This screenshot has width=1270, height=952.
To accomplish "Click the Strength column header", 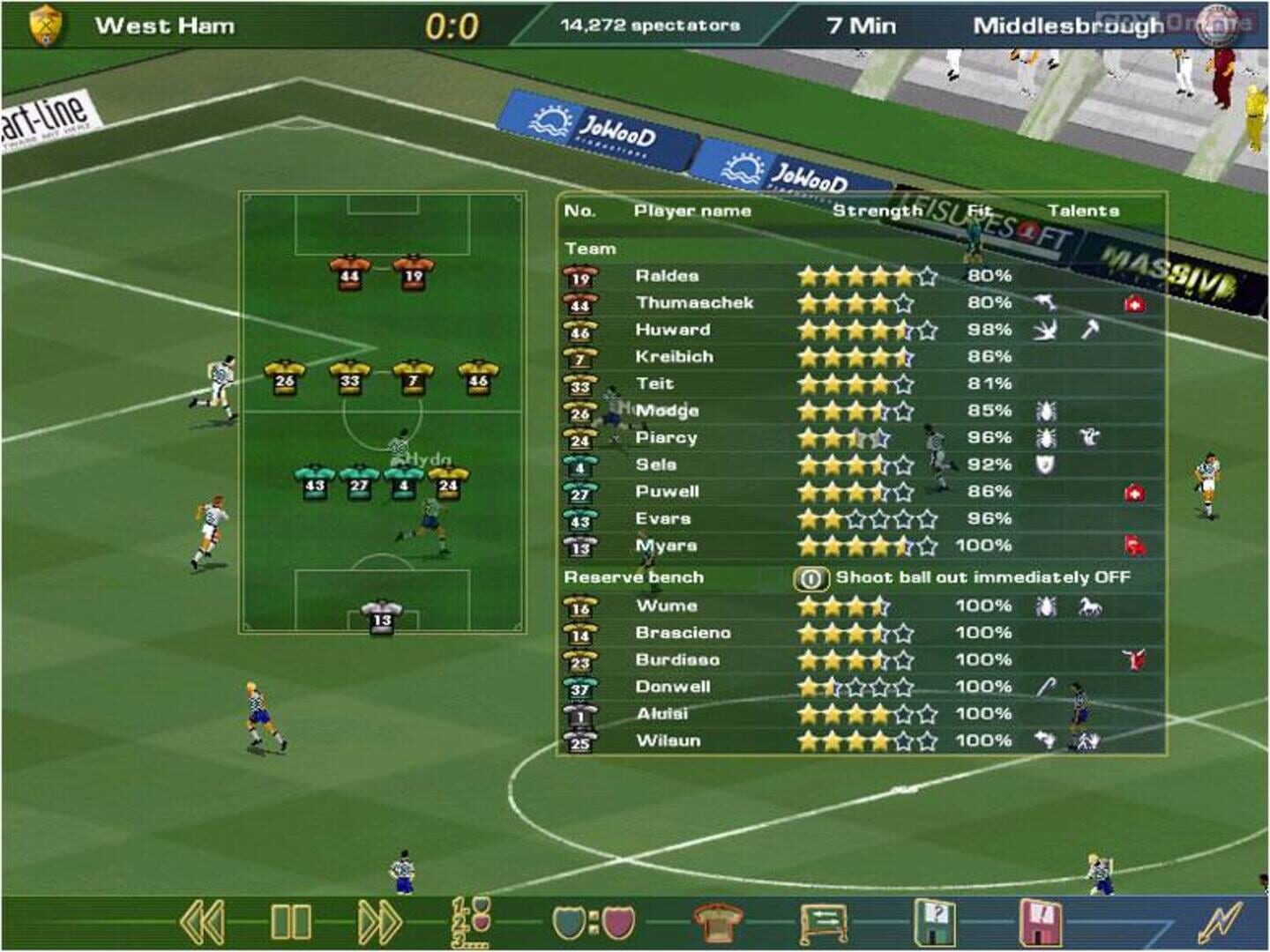I will coord(878,210).
